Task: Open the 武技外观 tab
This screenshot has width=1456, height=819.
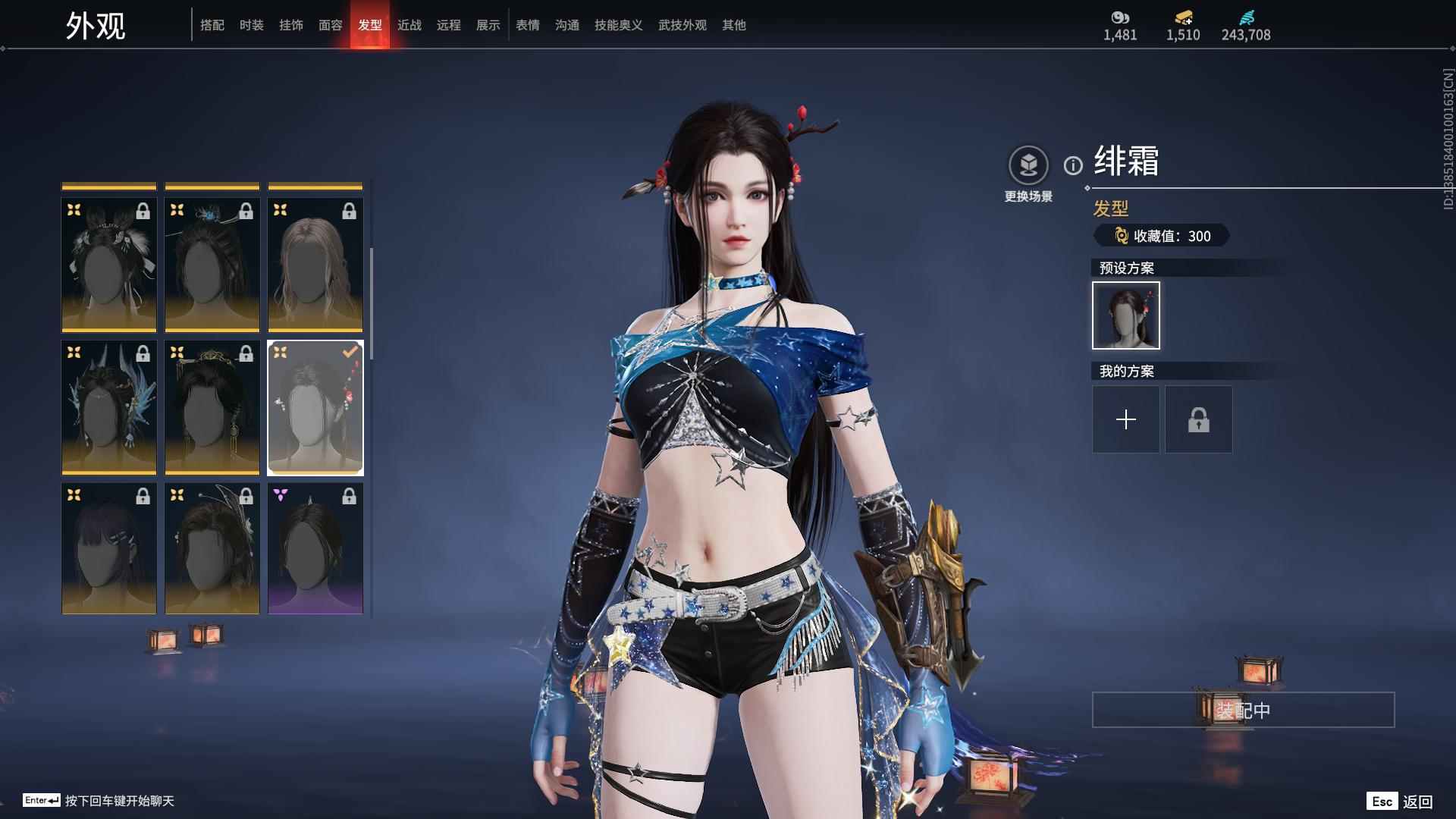Action: pos(682,25)
